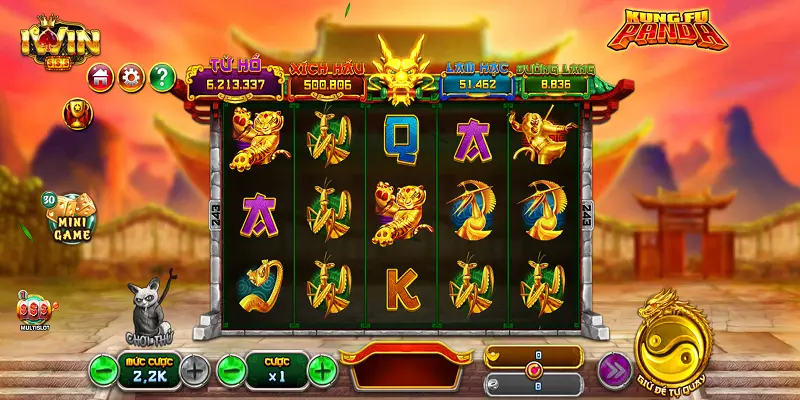Increase Mức Cược with its plus button
Viewport: 800px width, 400px height.
click(x=196, y=370)
